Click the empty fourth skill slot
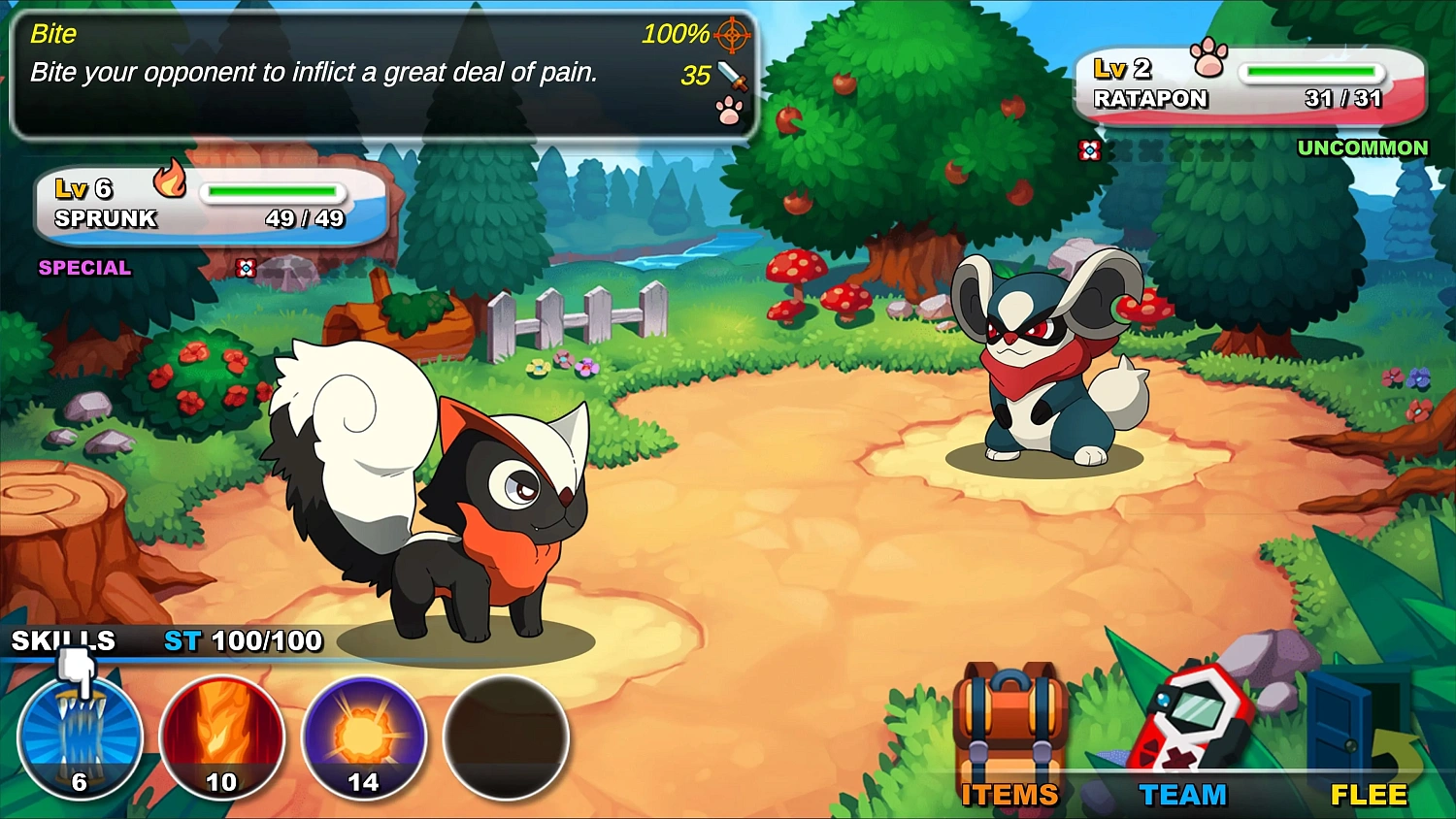The height and width of the screenshot is (819, 1456). click(506, 738)
